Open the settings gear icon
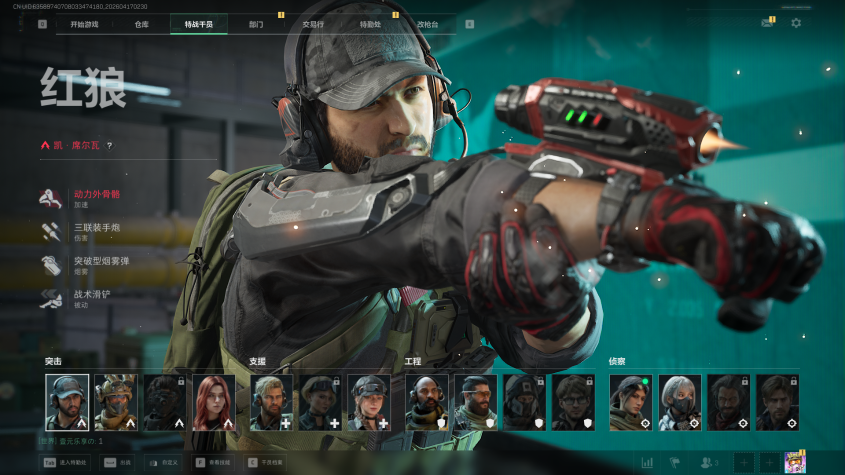Image resolution: width=845 pixels, height=475 pixels. pyautogui.click(x=796, y=23)
